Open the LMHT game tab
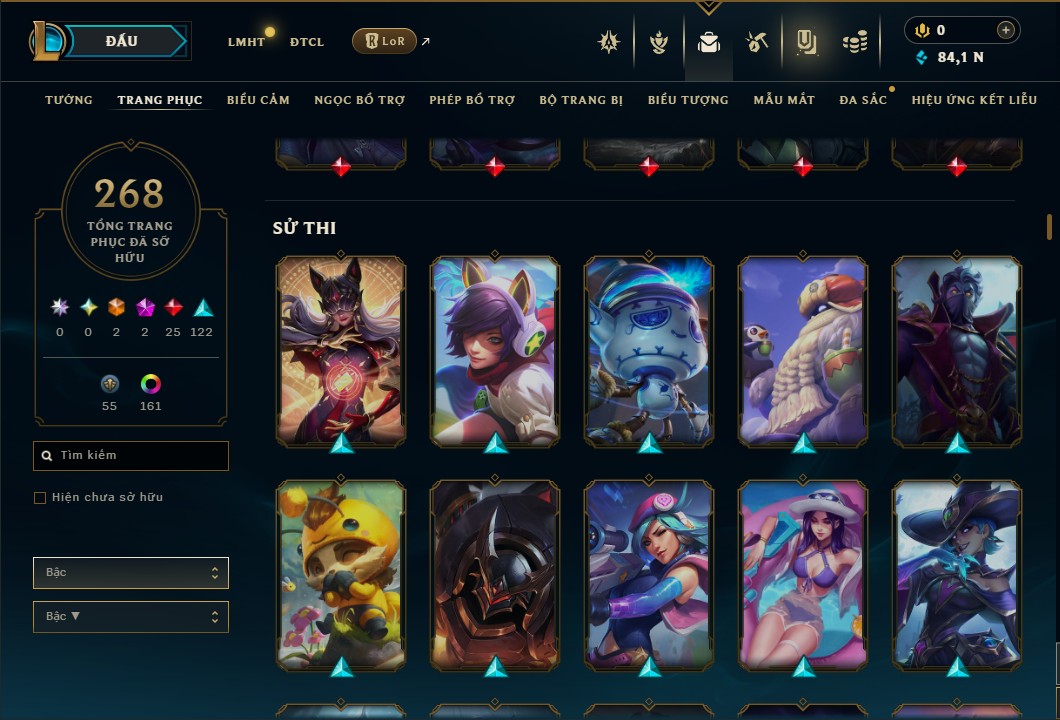 [246, 42]
